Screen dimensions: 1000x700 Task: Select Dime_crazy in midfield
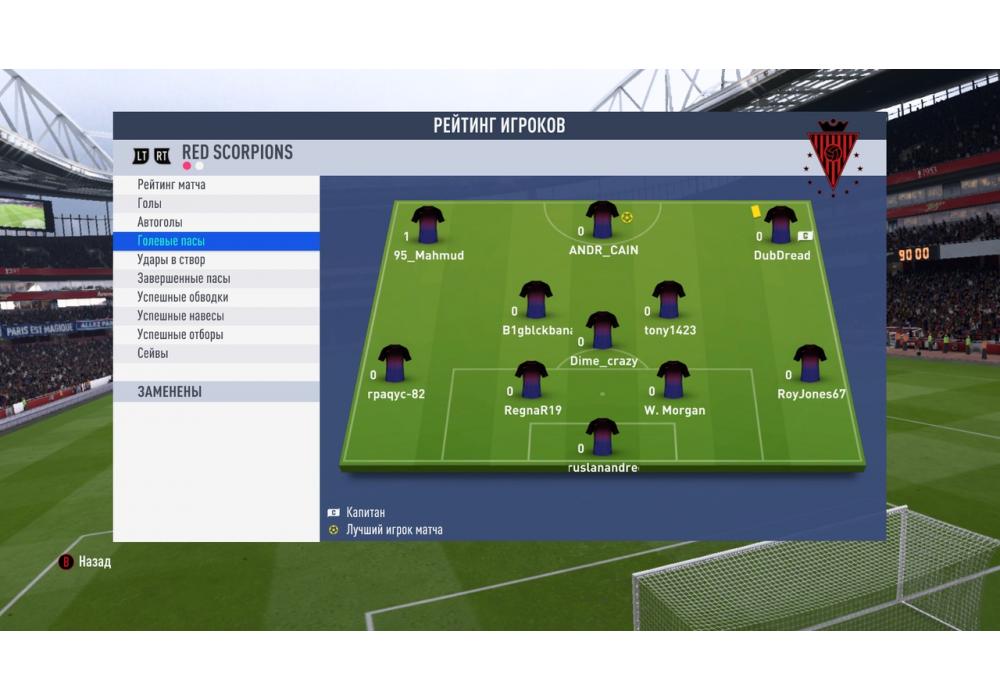coord(602,330)
